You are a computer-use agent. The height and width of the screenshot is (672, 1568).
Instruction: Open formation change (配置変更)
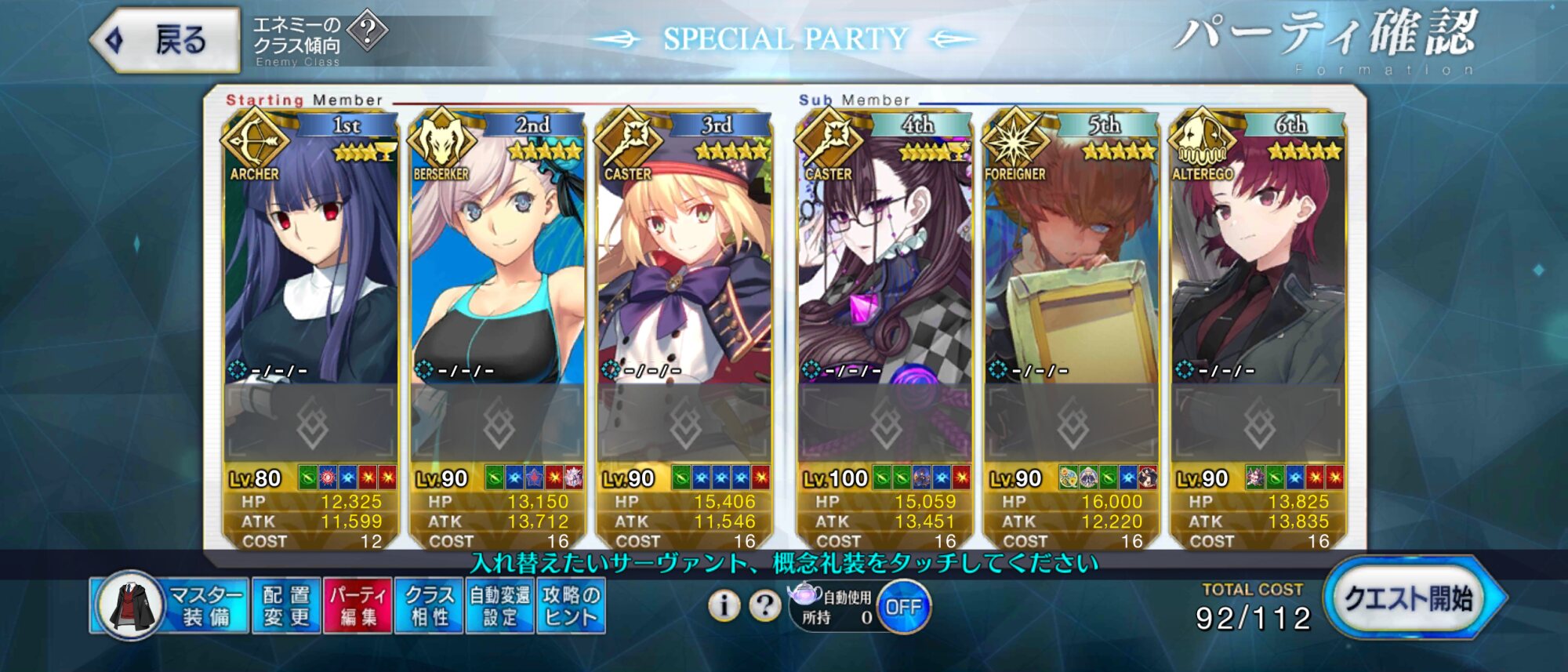(286, 605)
